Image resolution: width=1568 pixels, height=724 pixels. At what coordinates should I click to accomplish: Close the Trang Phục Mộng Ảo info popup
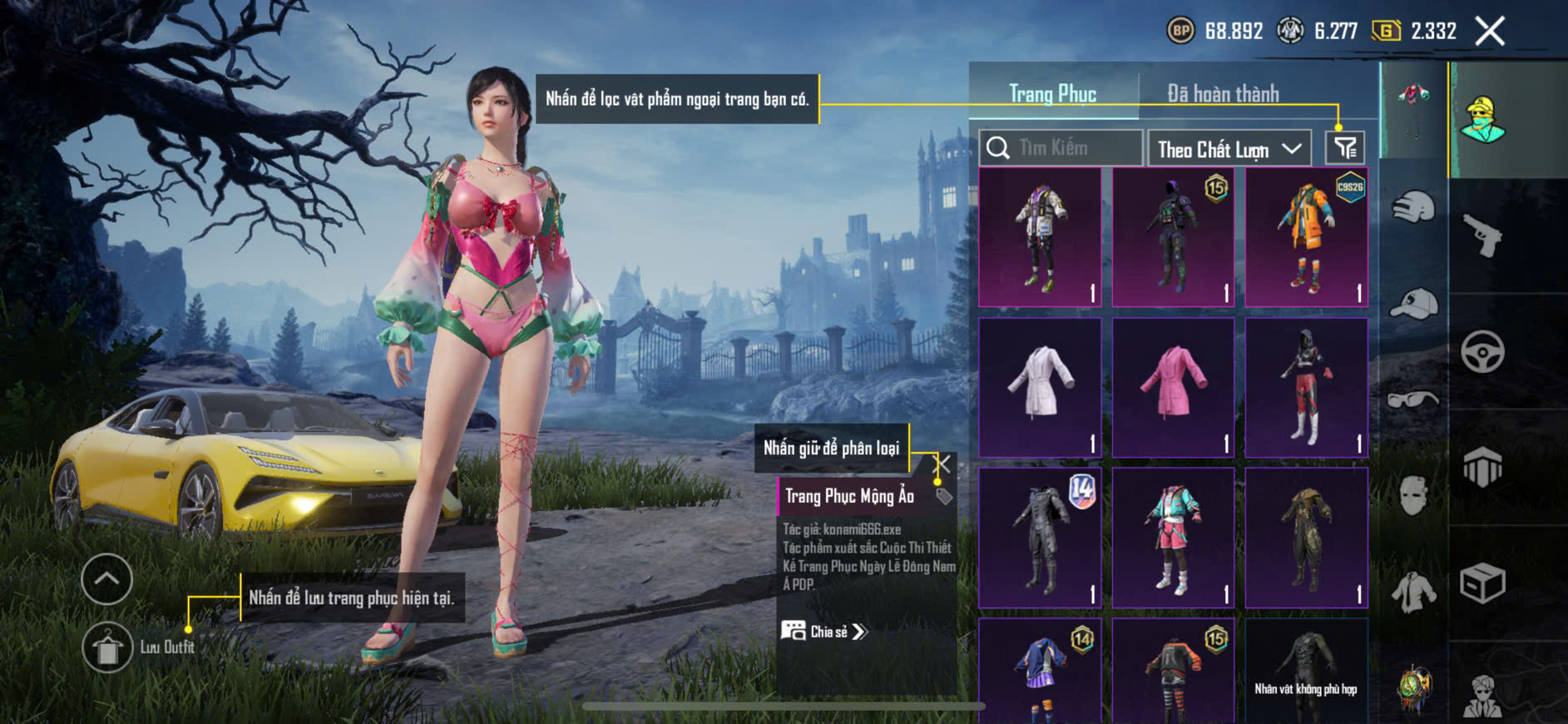pos(942,464)
